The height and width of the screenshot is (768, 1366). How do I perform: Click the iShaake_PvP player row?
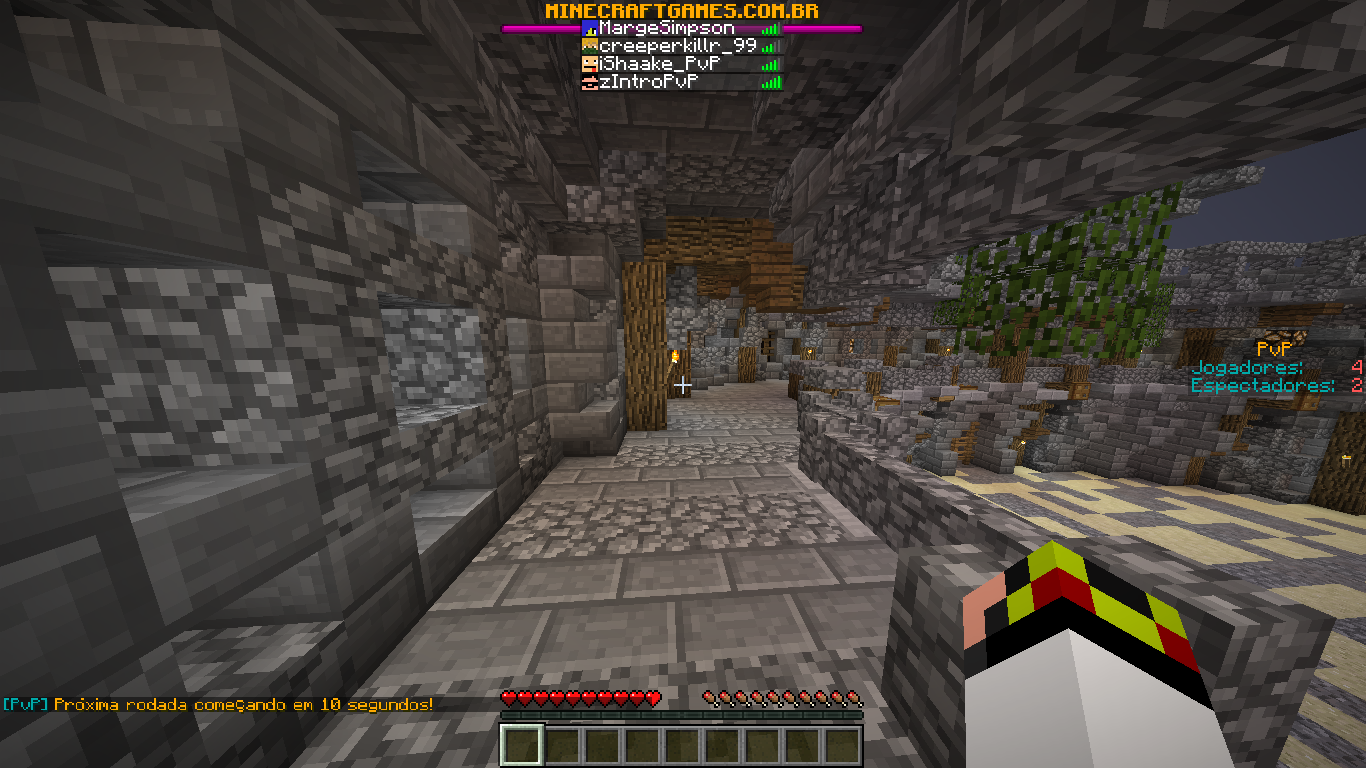click(x=659, y=64)
